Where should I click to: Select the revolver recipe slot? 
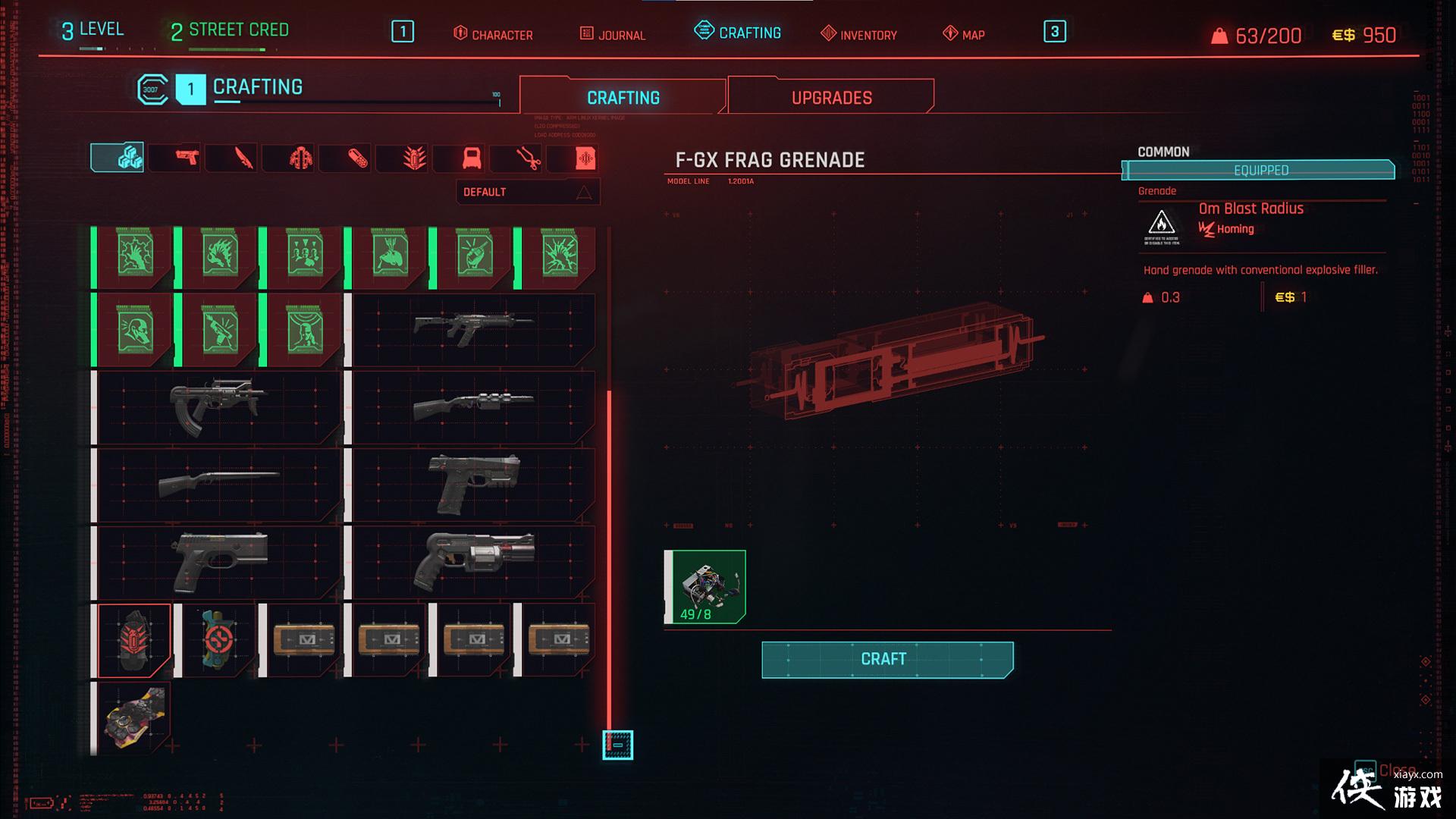(x=473, y=562)
